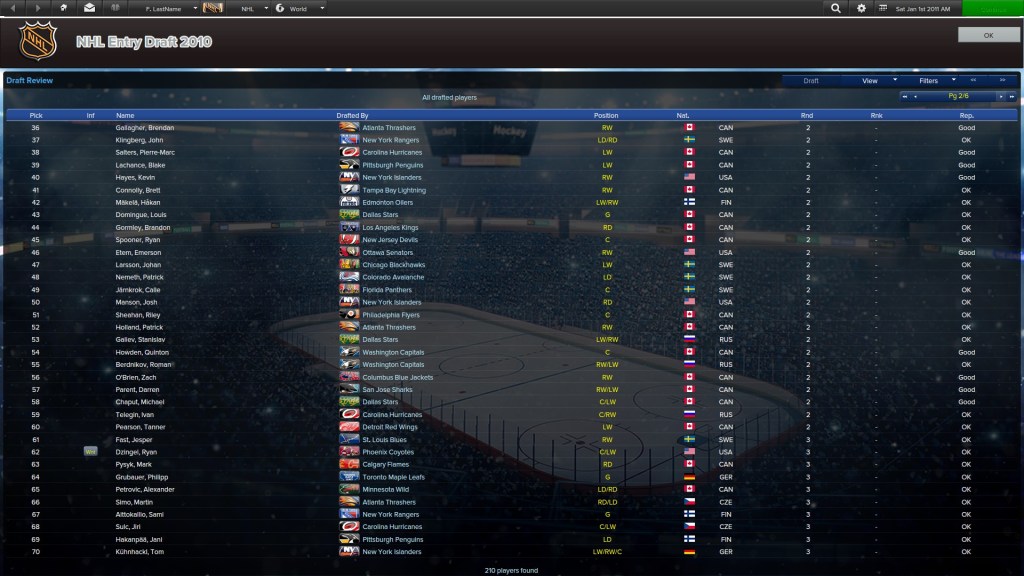Jump to the last draft page
This screenshot has height=576, width=1024.
point(1011,97)
